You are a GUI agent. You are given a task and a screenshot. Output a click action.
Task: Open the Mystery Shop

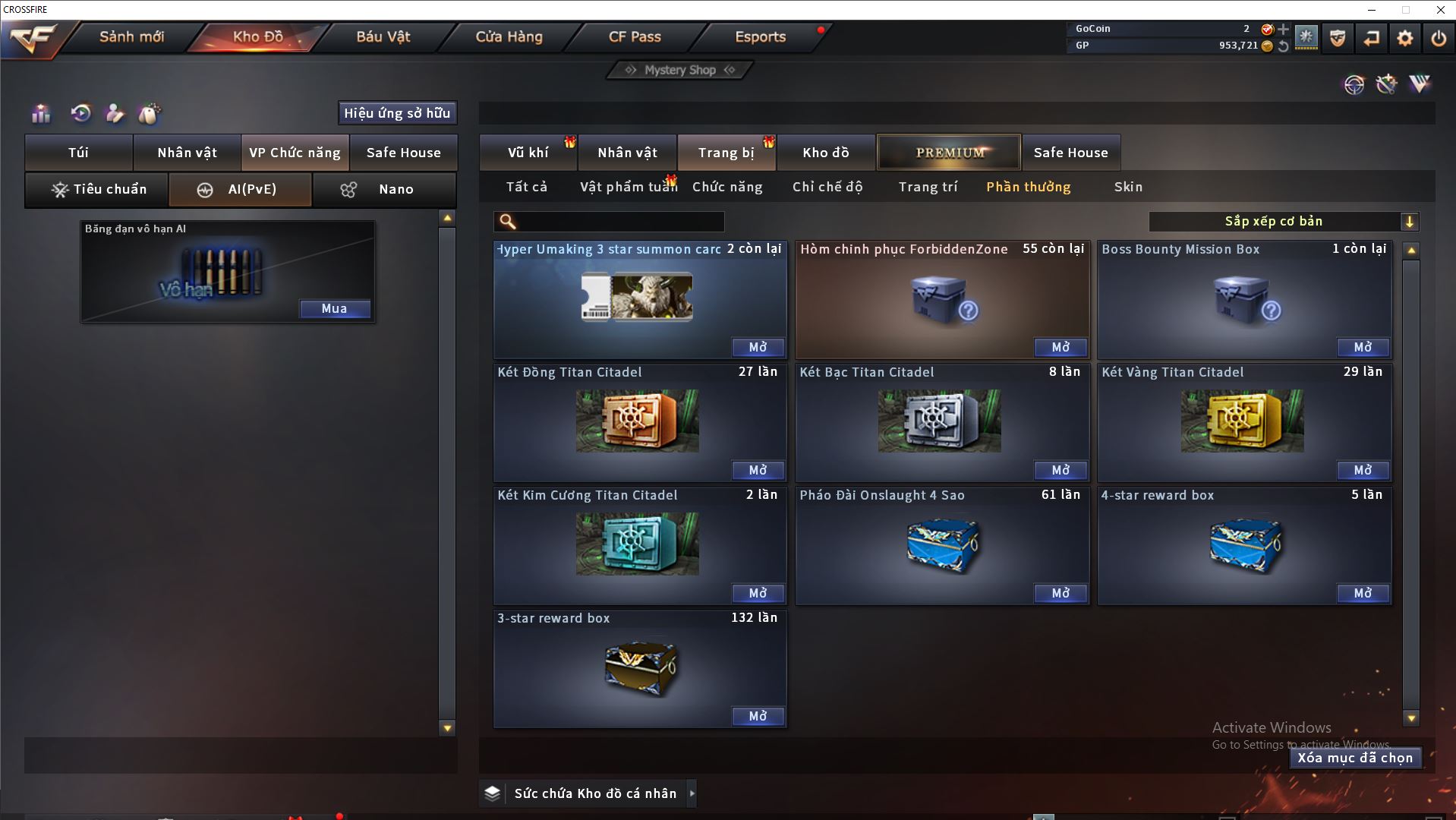pos(680,70)
